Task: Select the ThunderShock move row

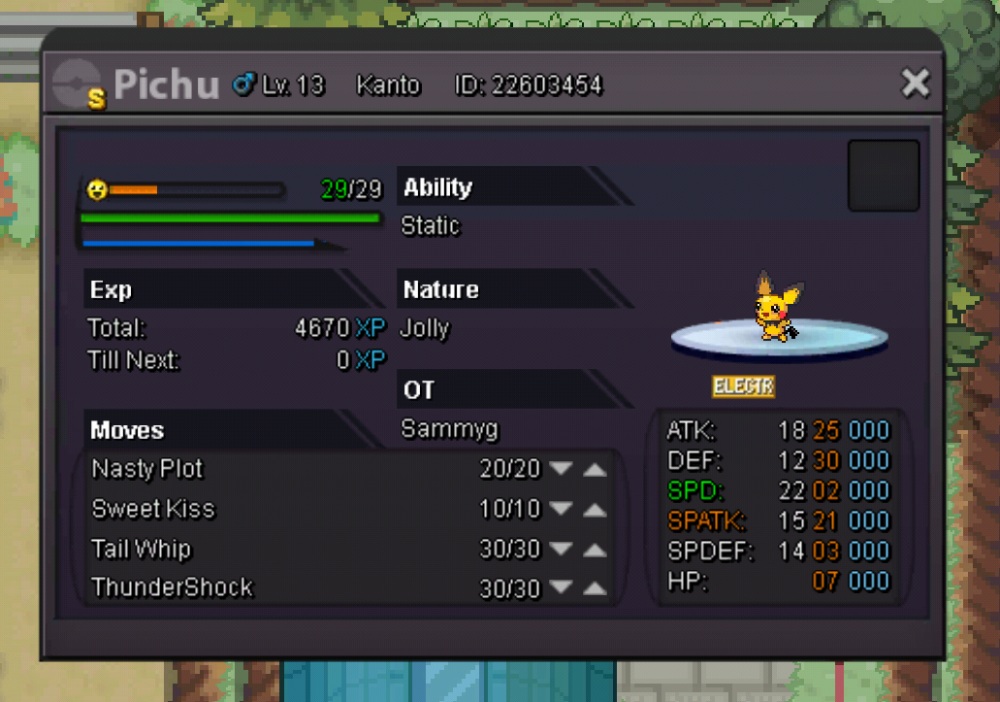Action: [172, 587]
